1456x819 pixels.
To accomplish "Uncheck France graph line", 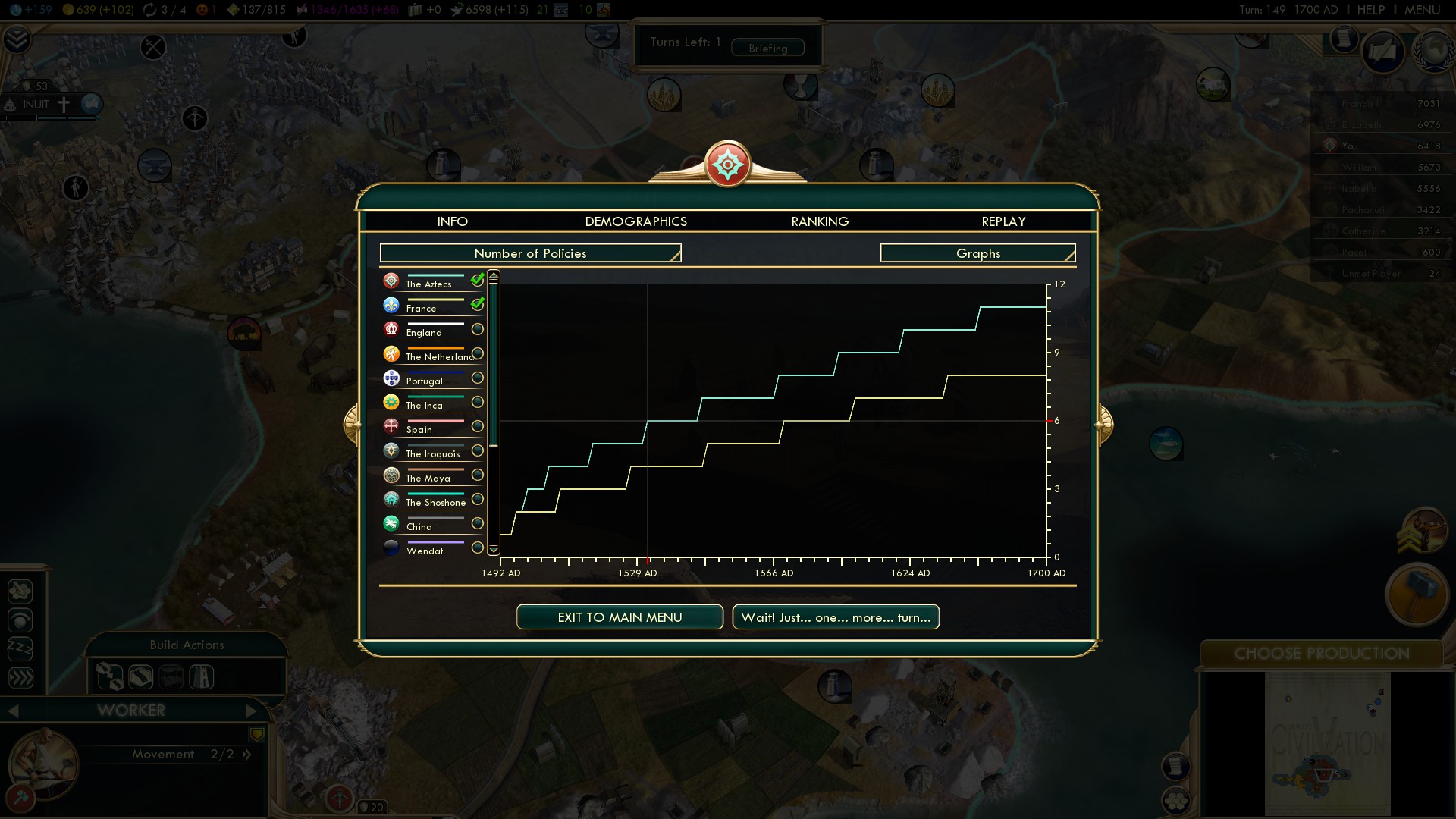I will 478,305.
